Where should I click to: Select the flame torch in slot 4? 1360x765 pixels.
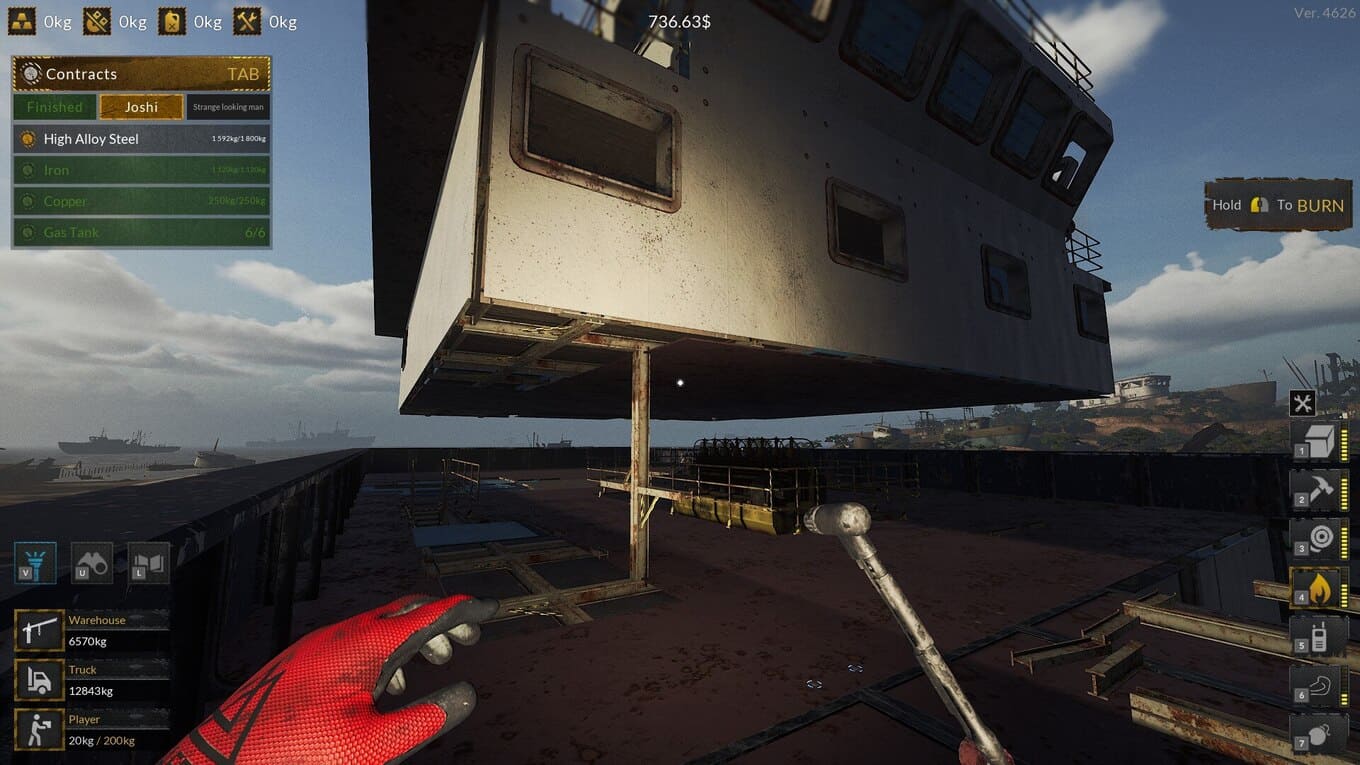[x=1318, y=588]
